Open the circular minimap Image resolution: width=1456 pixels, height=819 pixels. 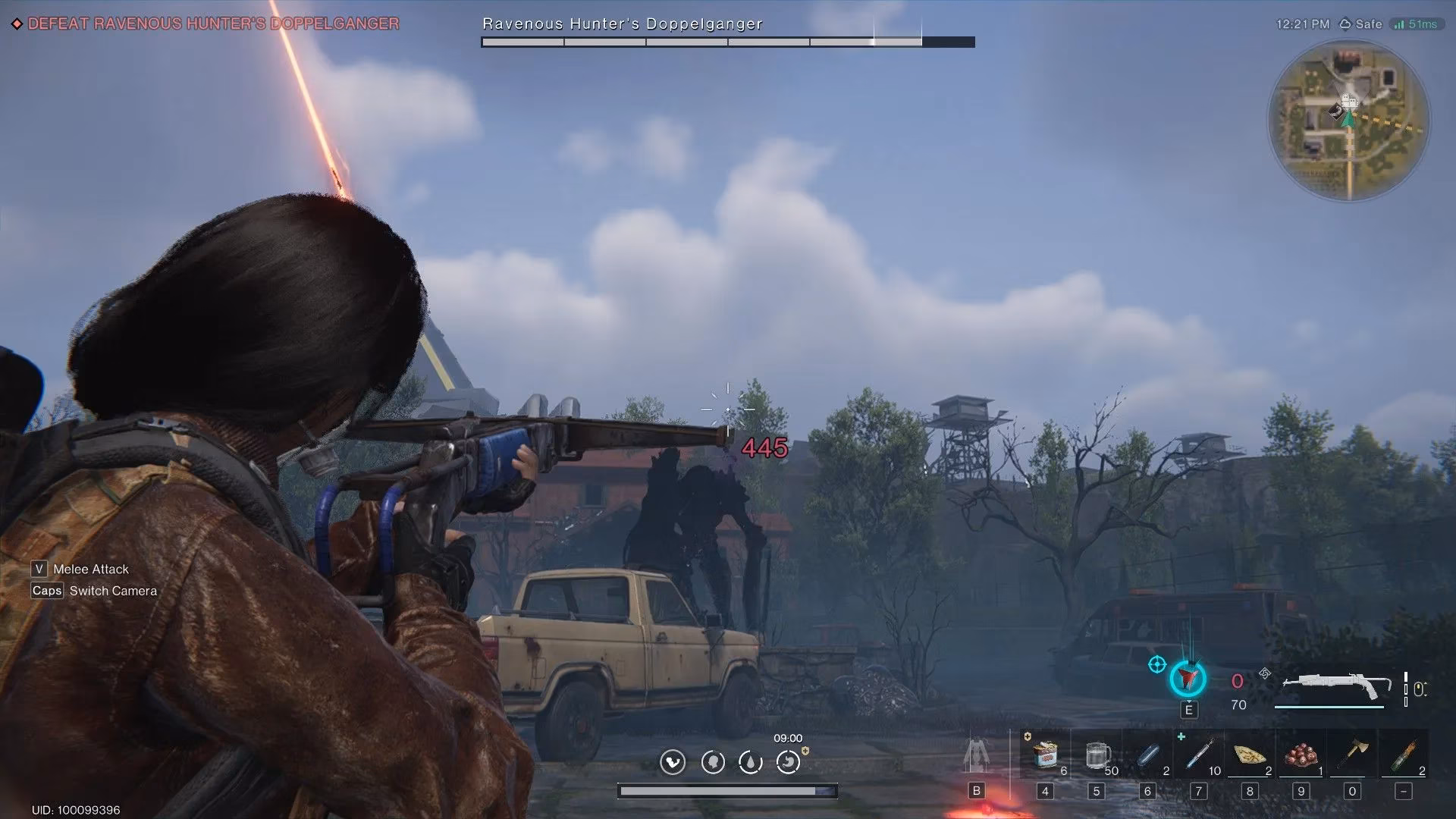[1348, 120]
